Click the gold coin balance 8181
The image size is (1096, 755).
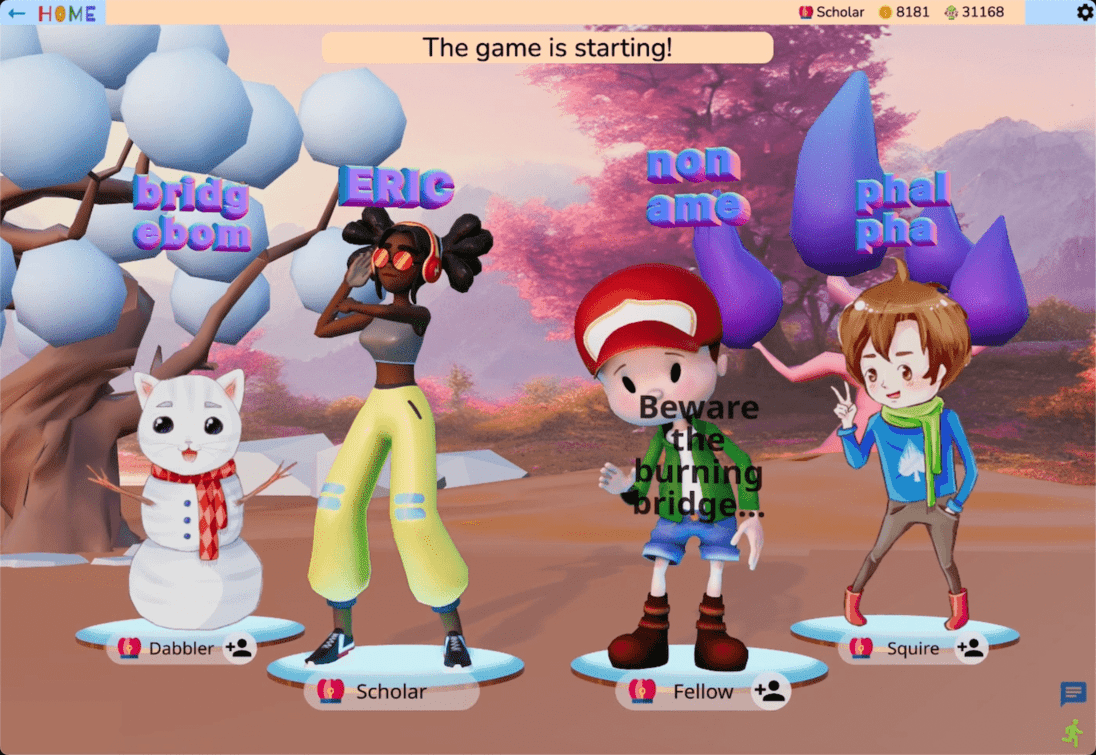pos(904,12)
